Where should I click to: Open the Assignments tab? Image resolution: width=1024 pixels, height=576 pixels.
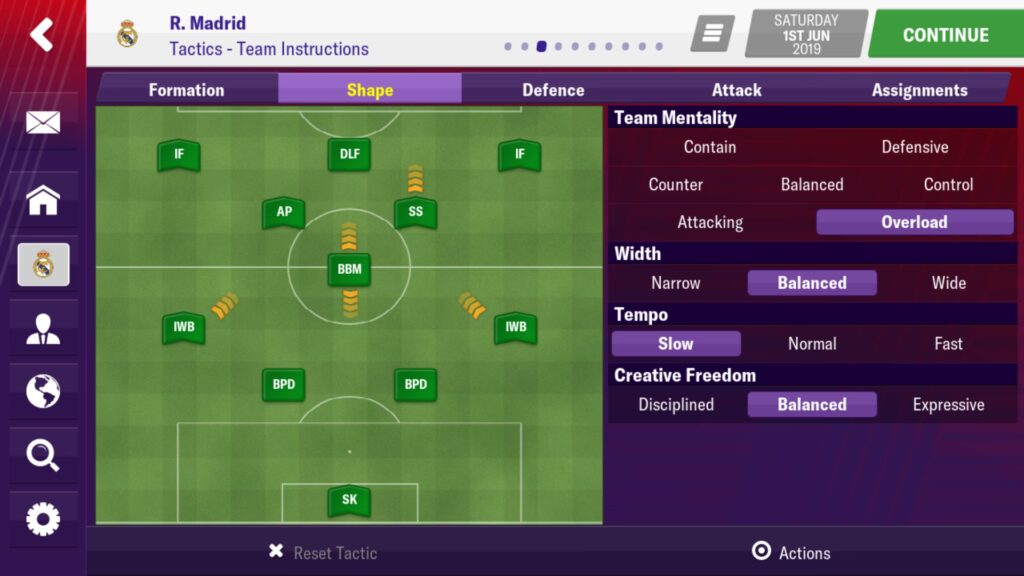point(919,90)
